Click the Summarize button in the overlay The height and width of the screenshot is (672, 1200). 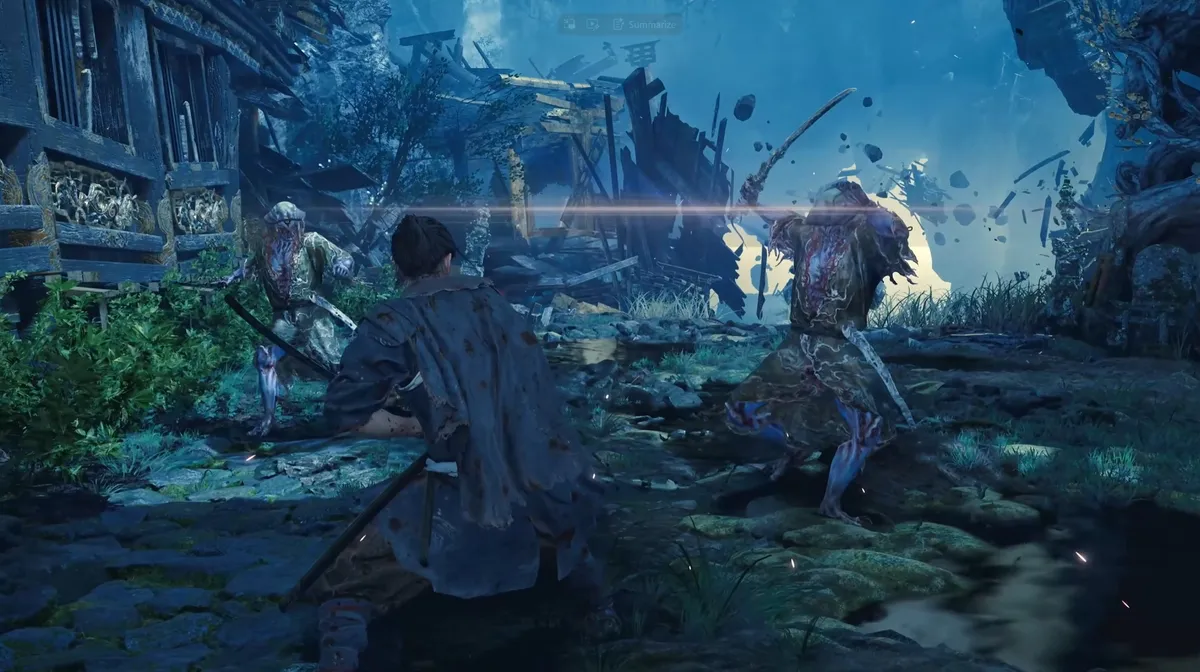[645, 22]
